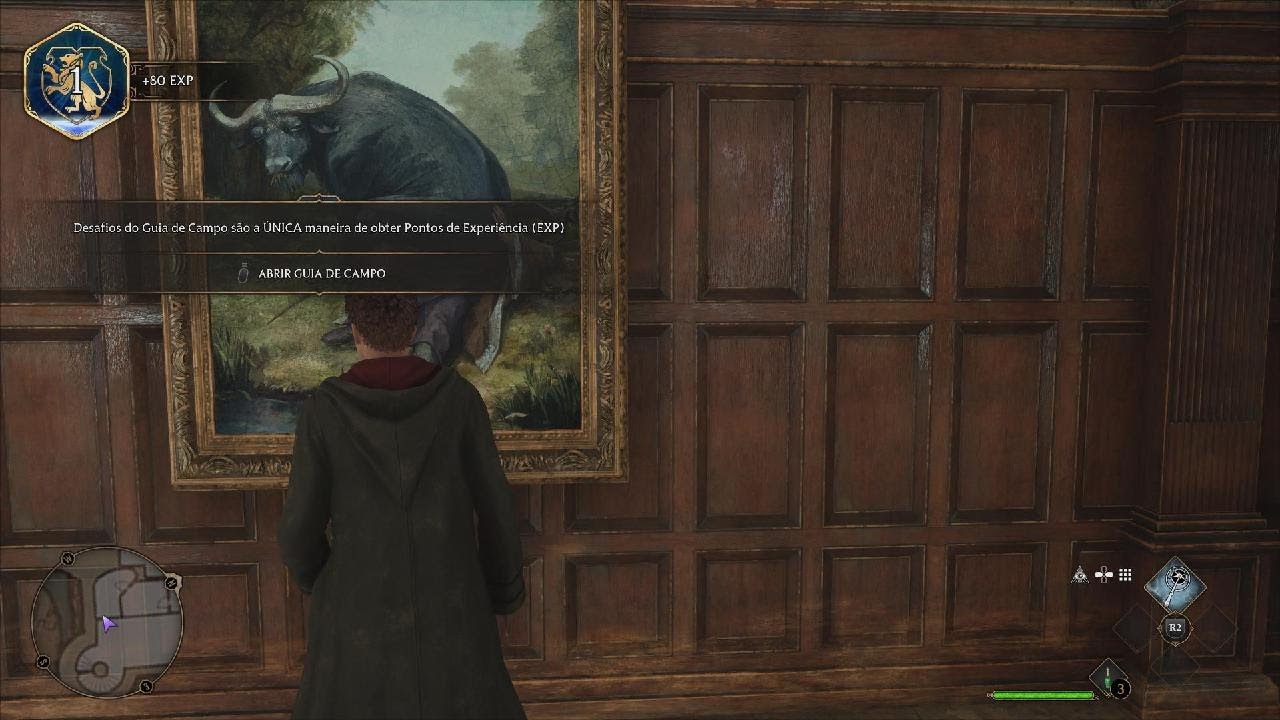Toggle the right-side marker on the minimap ring
Screen dimensions: 1280x720
170,581
